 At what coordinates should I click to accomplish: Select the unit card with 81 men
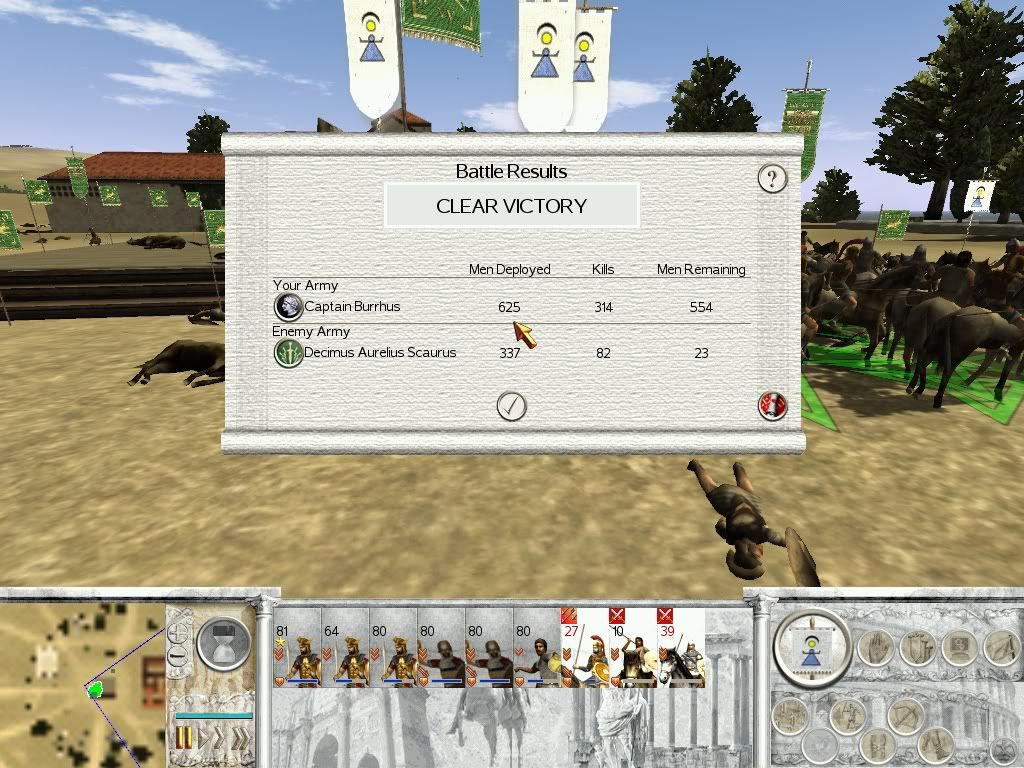pos(298,648)
